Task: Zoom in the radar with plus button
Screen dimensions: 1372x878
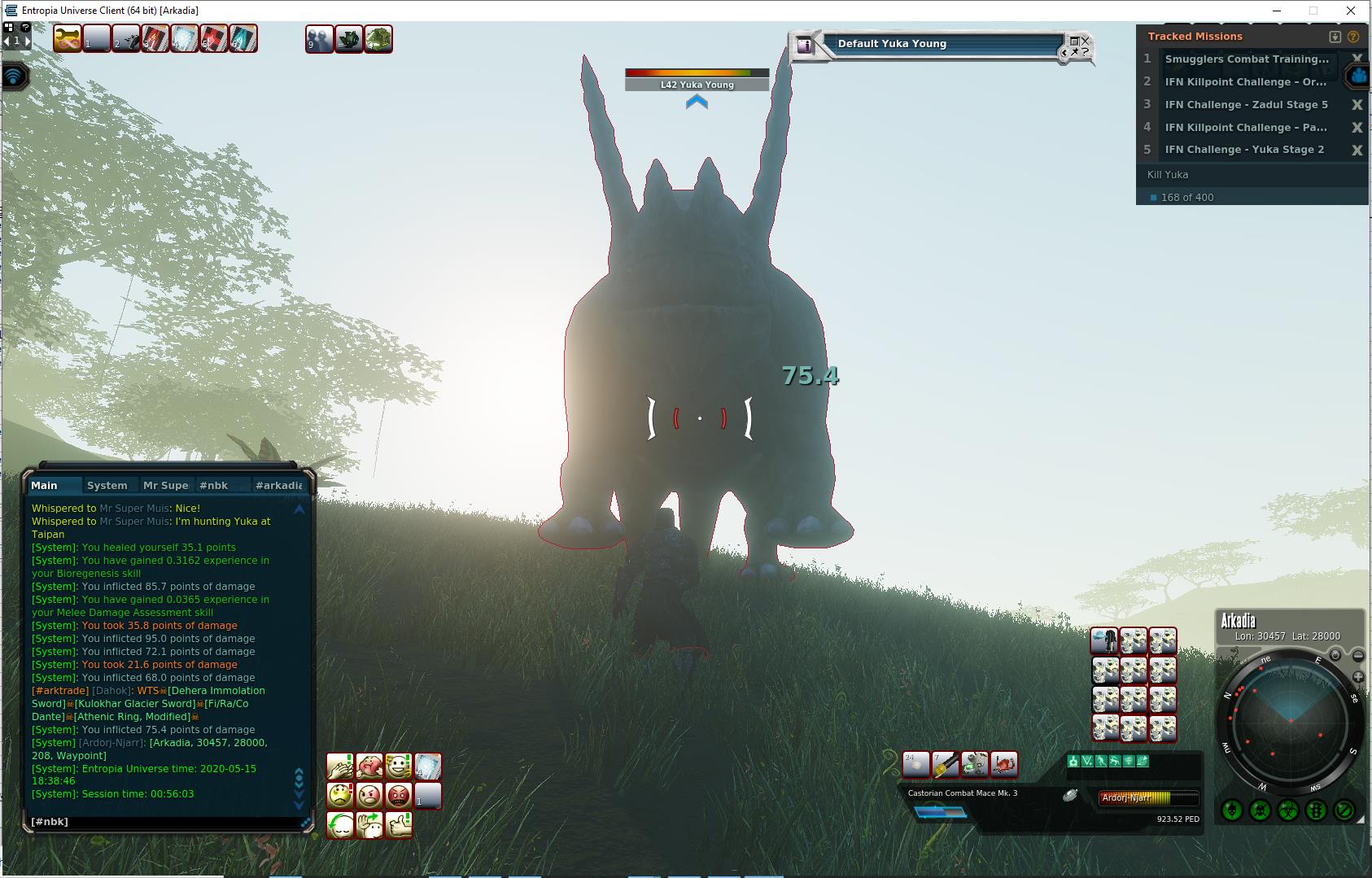Action: (1357, 677)
